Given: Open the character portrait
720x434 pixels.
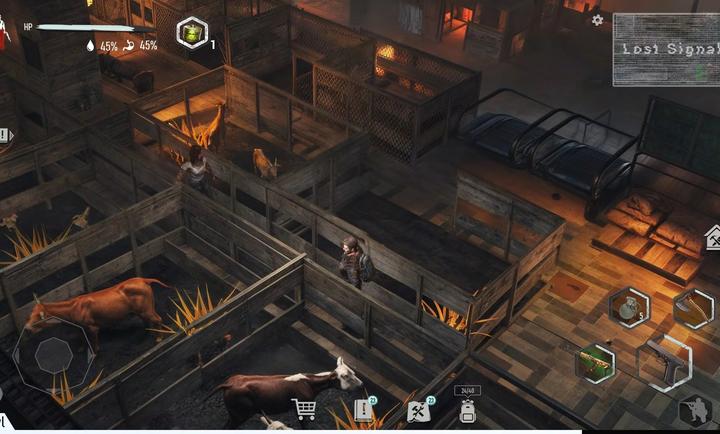Looking at the screenshot, I should tap(5, 35).
